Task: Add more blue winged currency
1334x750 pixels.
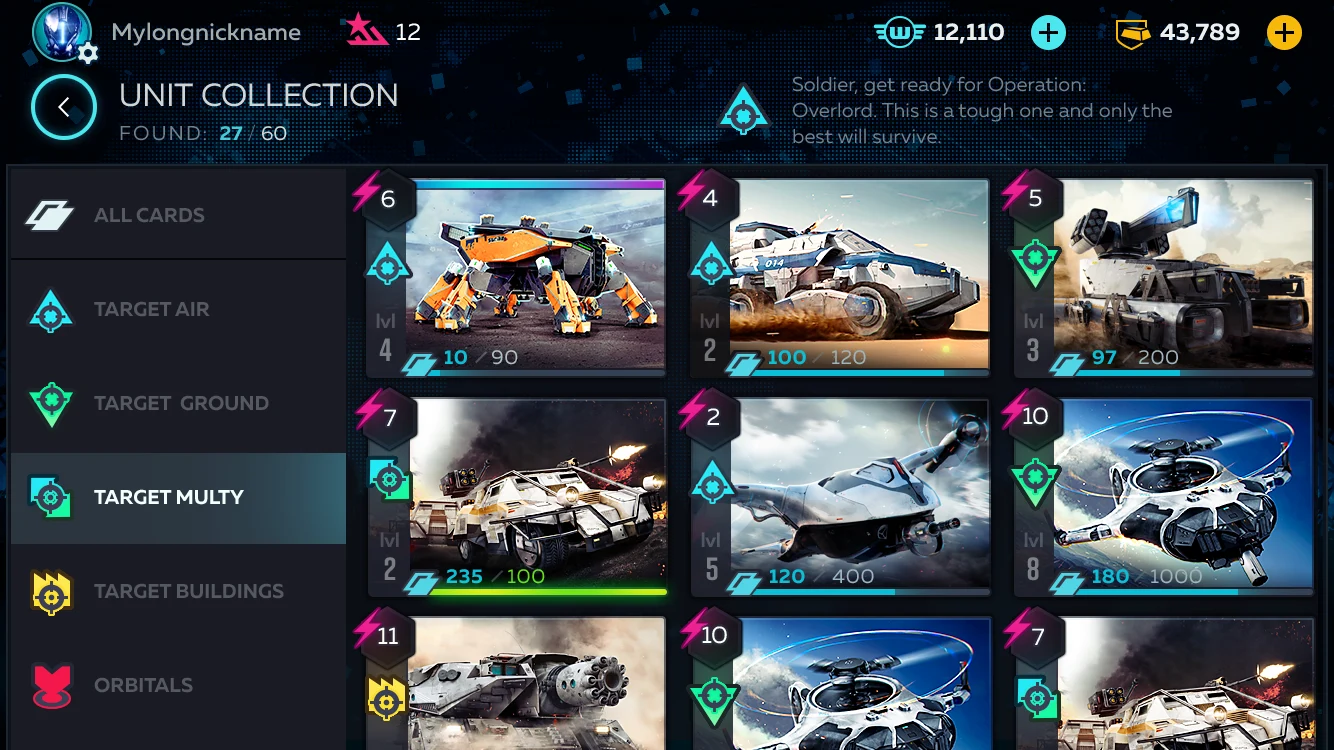Action: click(x=1047, y=33)
